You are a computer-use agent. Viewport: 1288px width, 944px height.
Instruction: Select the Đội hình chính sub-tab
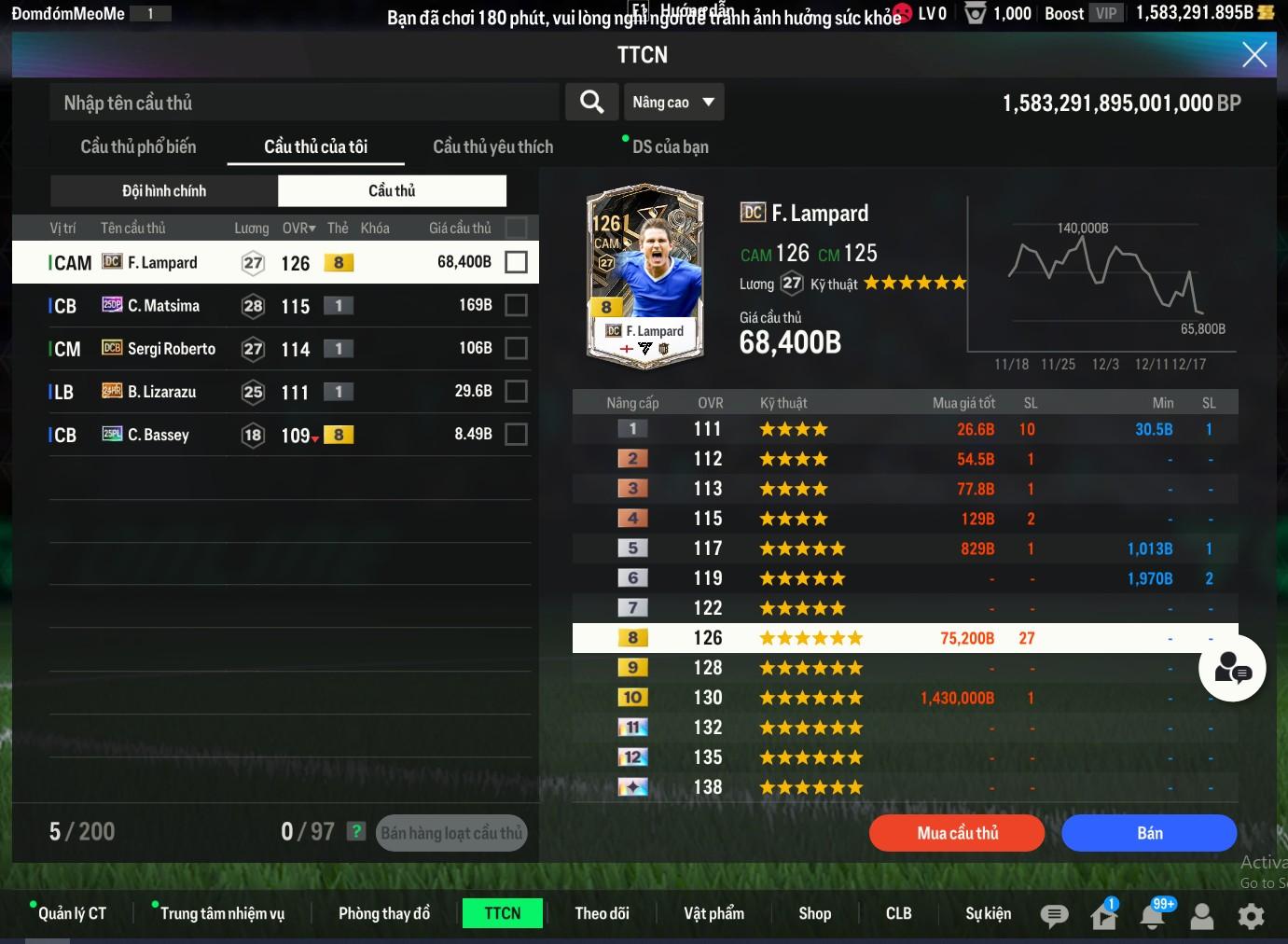pos(164,190)
